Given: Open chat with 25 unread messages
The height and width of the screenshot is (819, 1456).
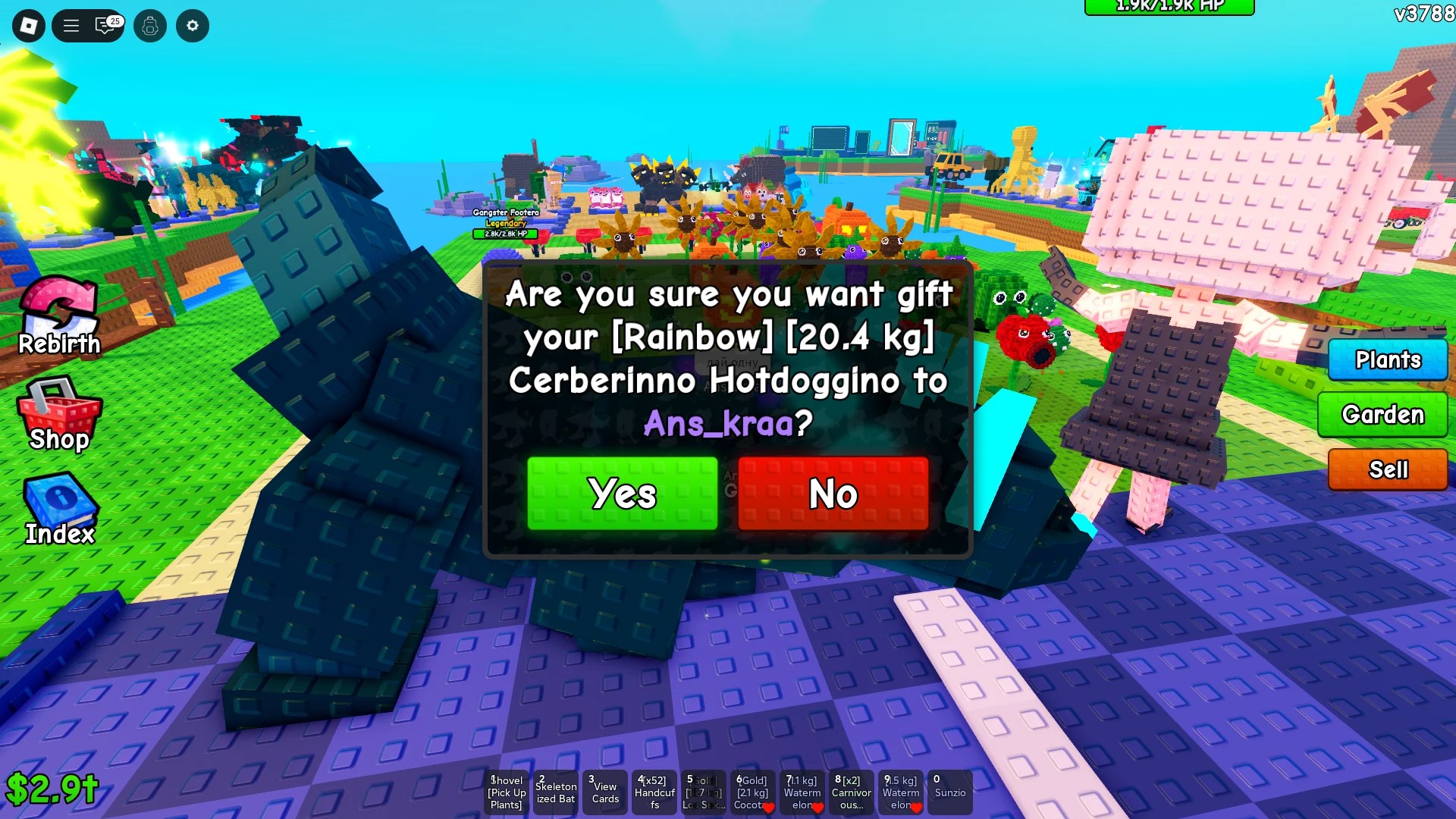Looking at the screenshot, I should (102, 26).
